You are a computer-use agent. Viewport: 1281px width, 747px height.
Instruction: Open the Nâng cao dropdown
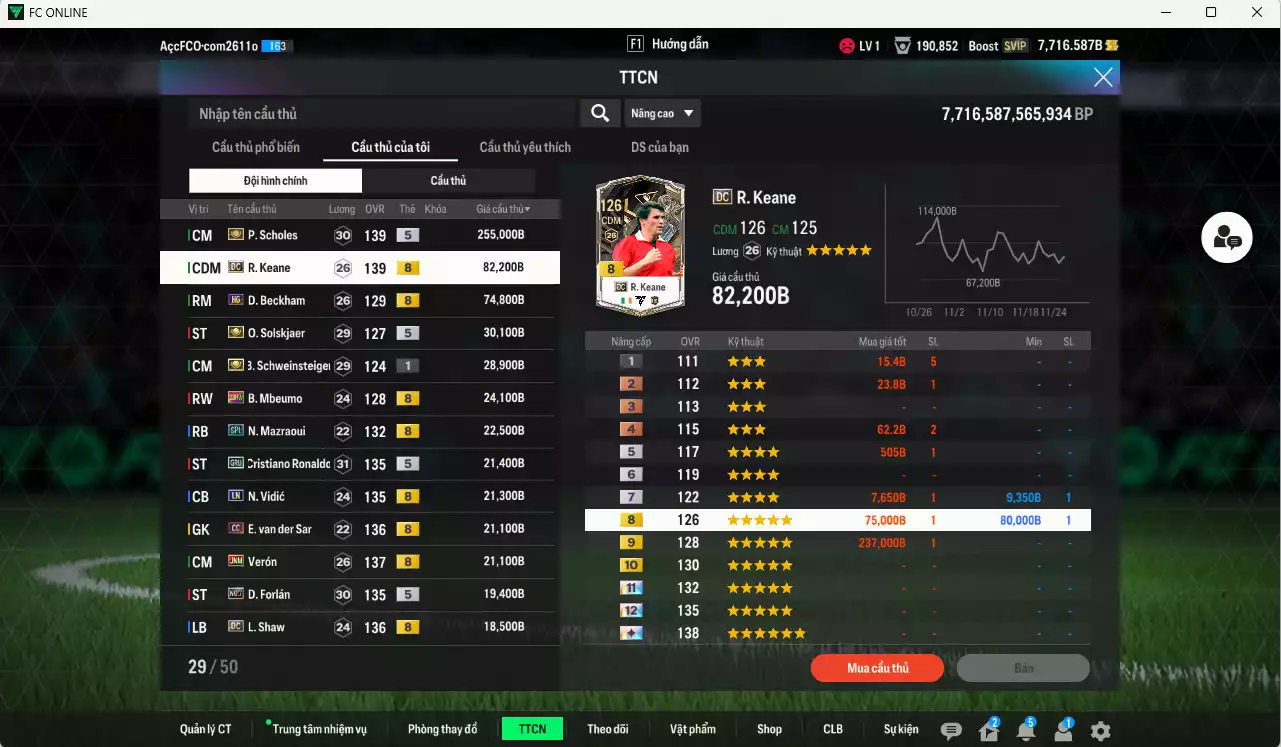[662, 113]
